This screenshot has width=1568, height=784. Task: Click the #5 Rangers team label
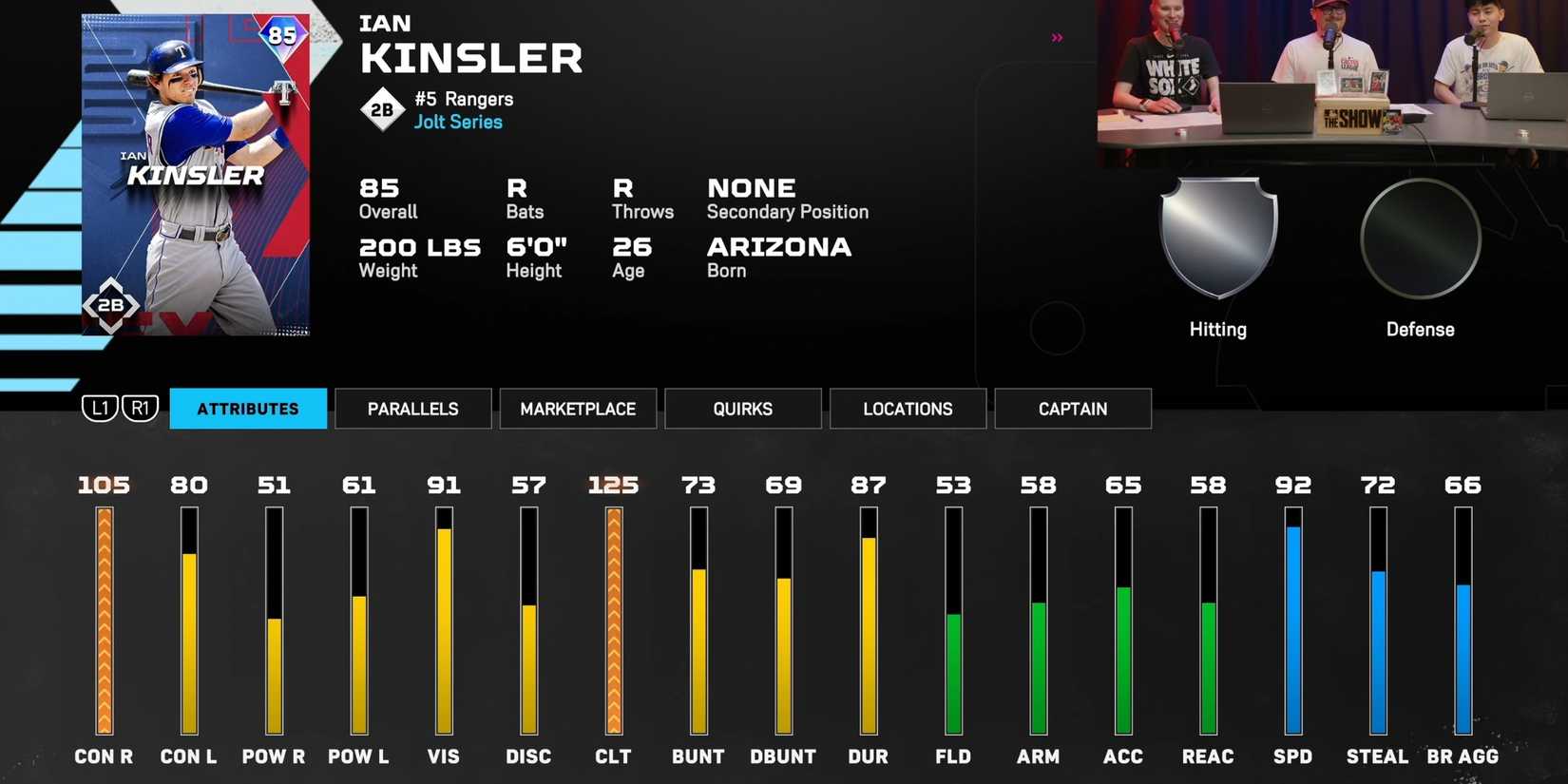pos(464,99)
